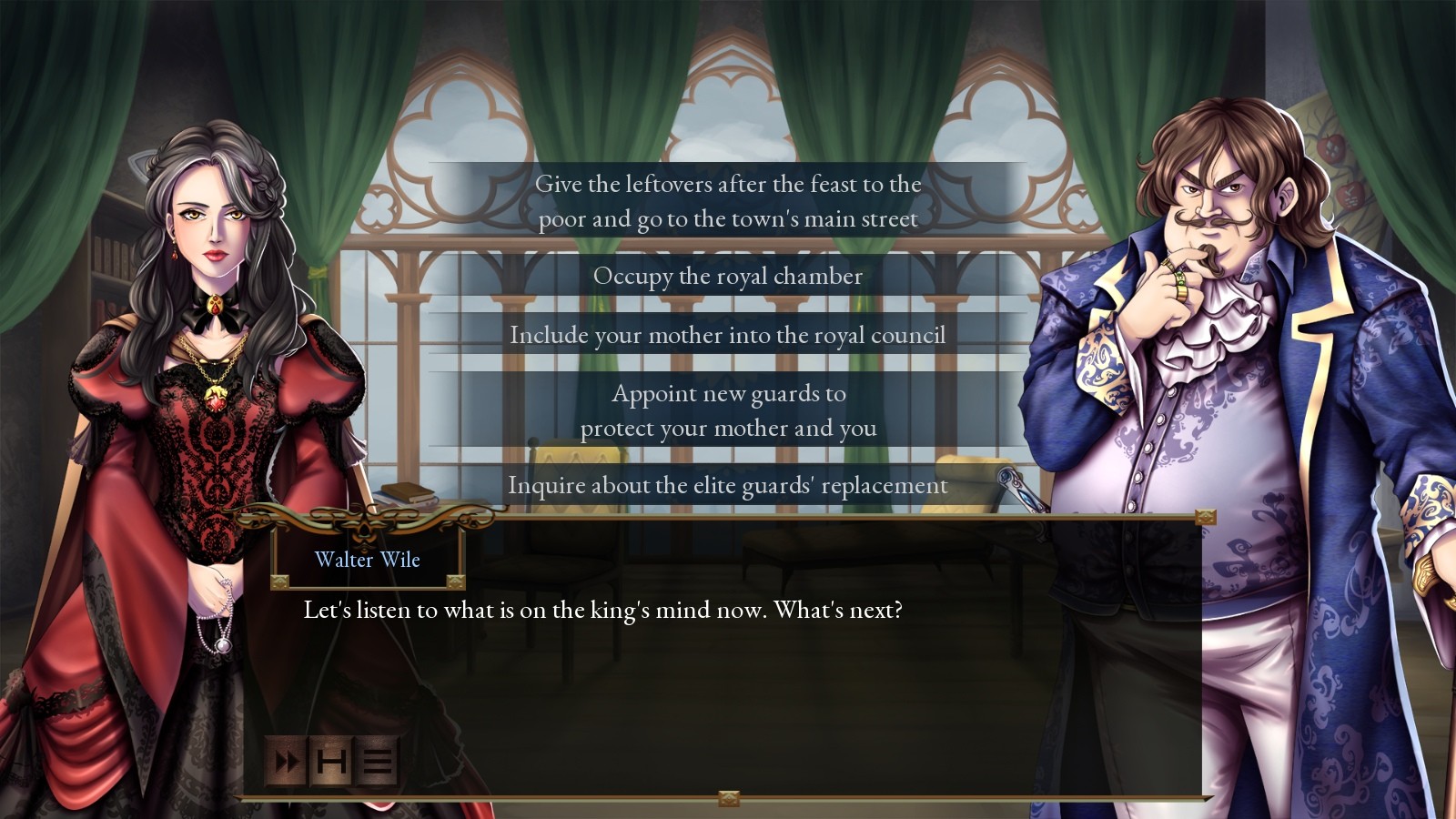
Task: Click the dialogue text to advance
Action: coord(601,611)
